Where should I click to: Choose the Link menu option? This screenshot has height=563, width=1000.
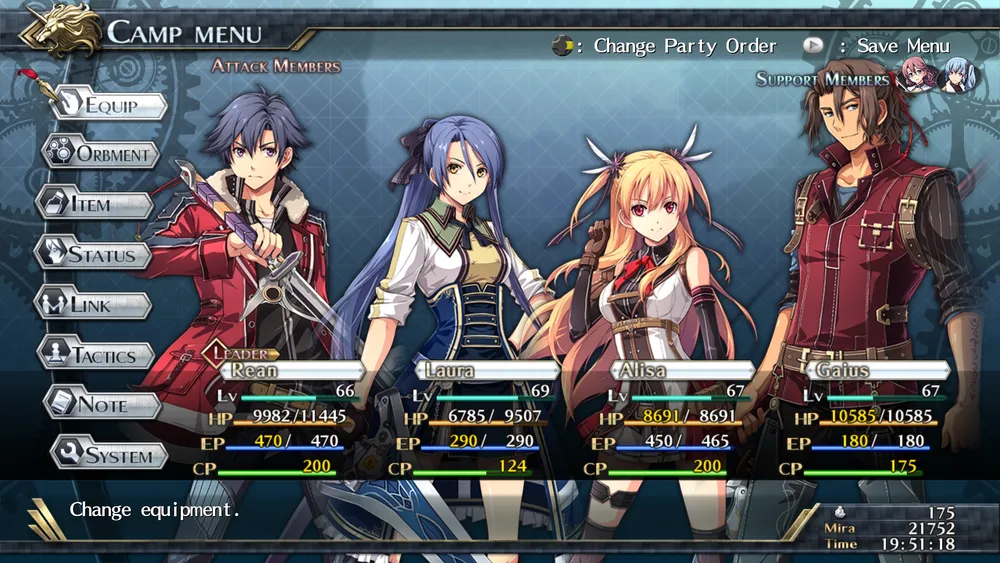coord(93,304)
